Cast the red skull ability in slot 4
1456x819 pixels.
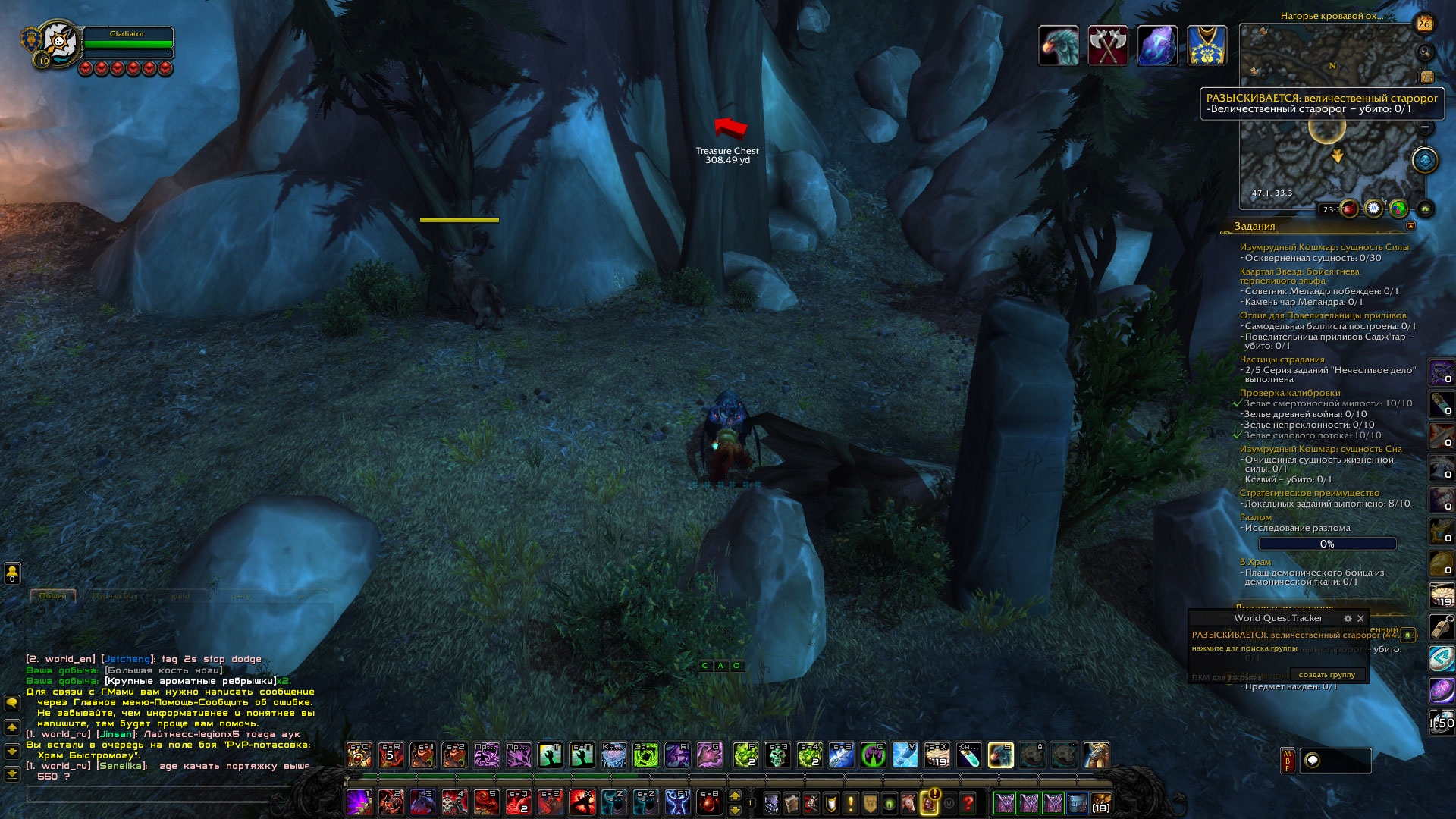pos(454,802)
